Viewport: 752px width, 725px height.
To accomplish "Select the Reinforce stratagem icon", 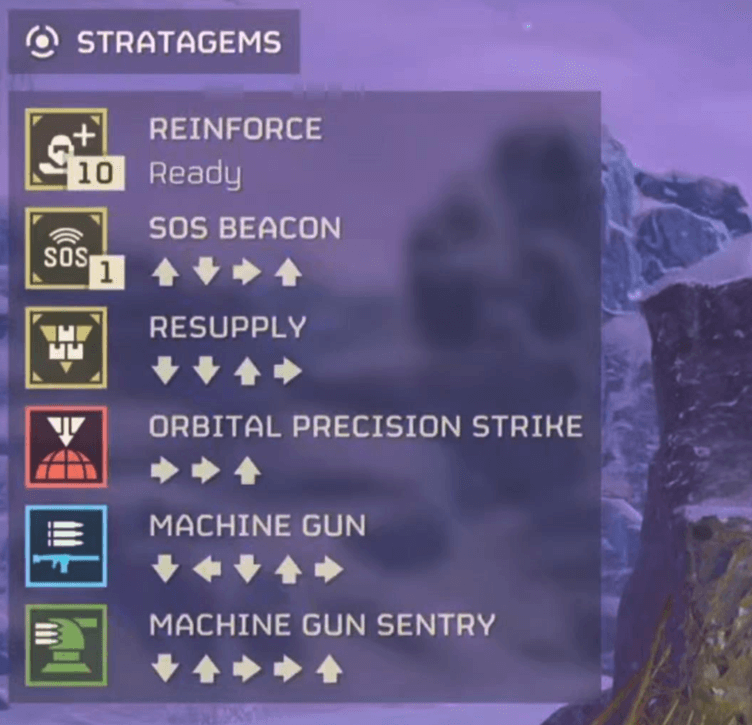I will coord(66,148).
